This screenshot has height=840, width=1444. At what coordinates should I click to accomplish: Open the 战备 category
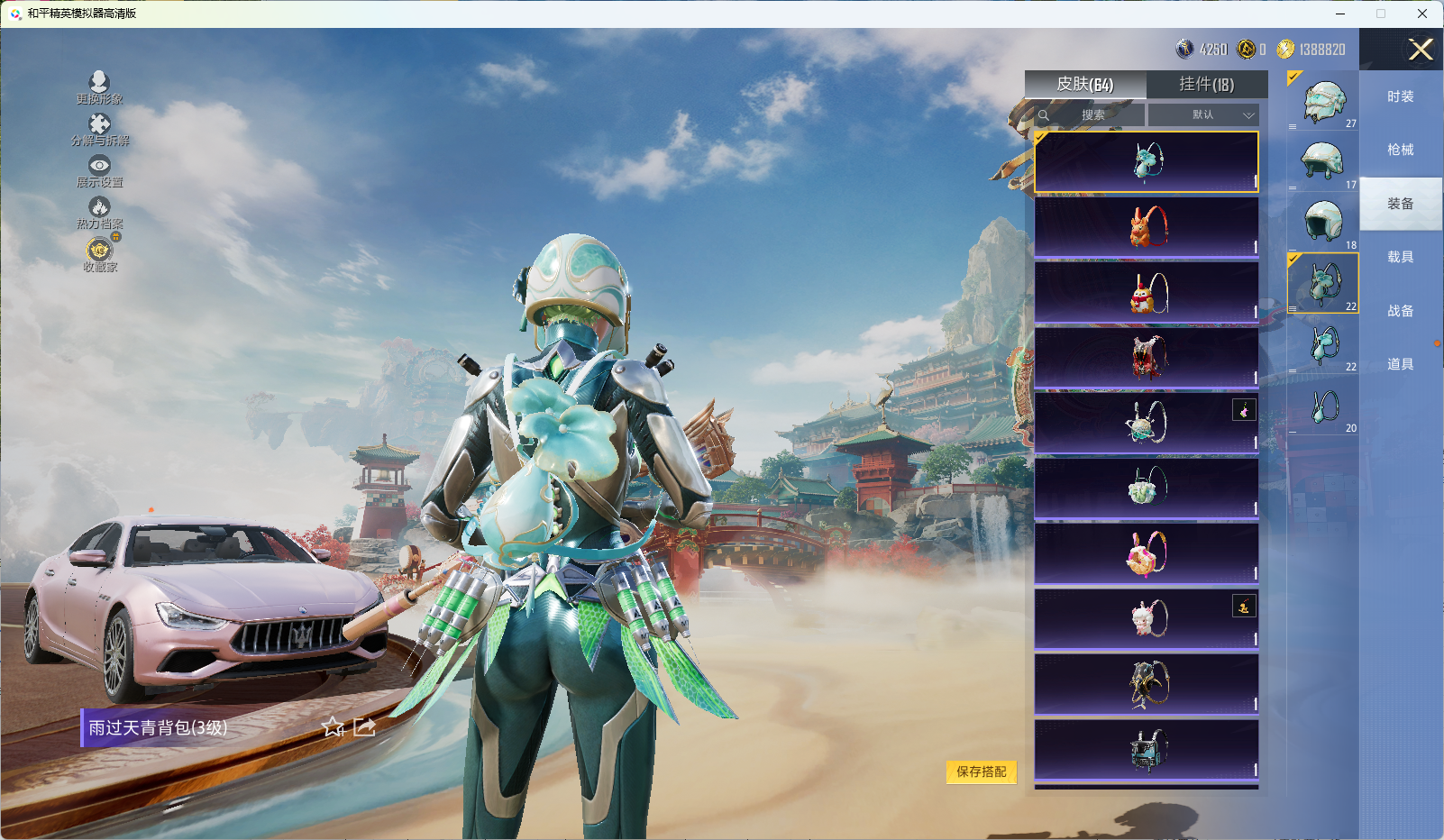click(1400, 311)
